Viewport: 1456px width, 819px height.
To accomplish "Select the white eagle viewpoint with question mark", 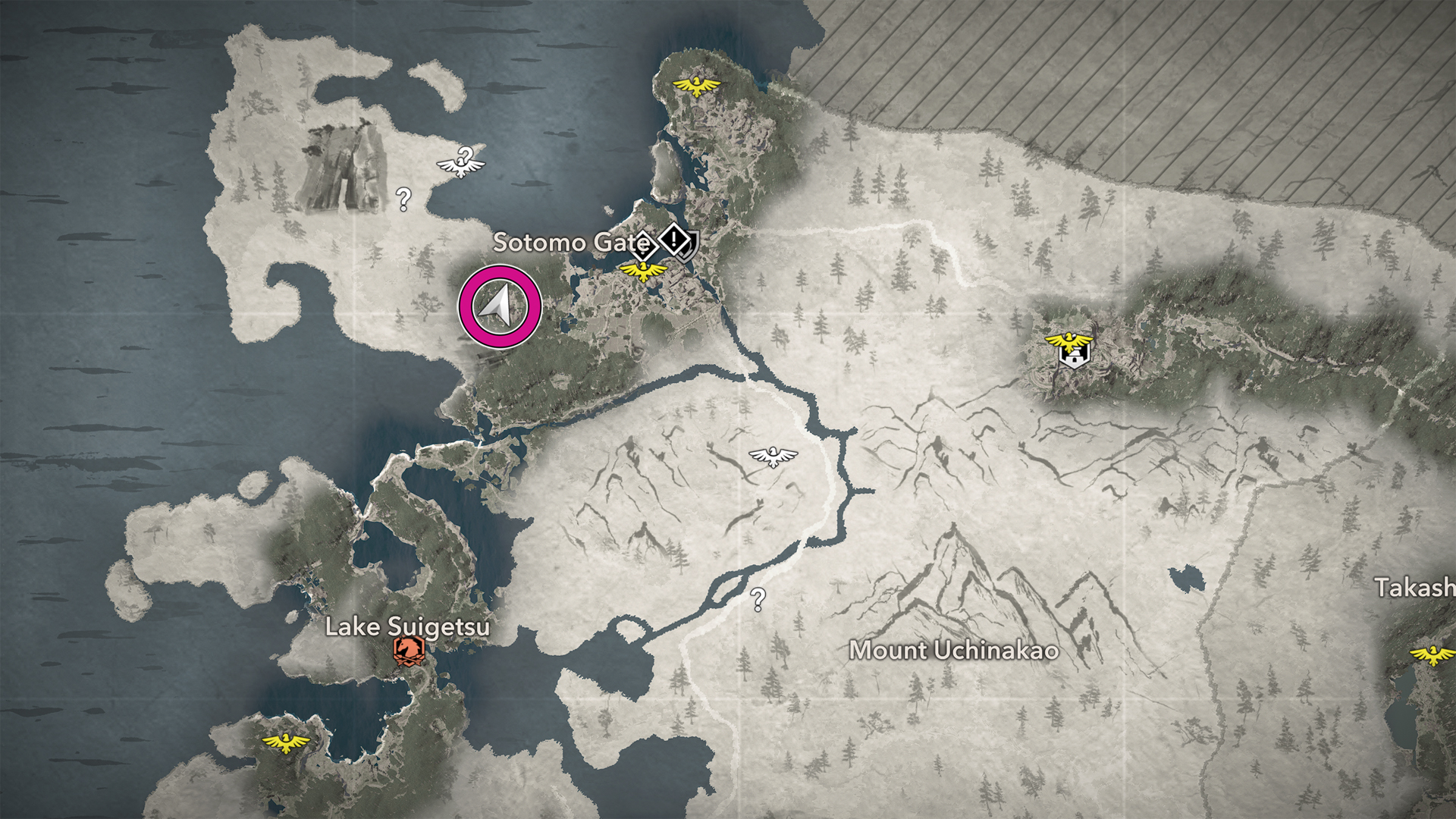I will (x=461, y=162).
